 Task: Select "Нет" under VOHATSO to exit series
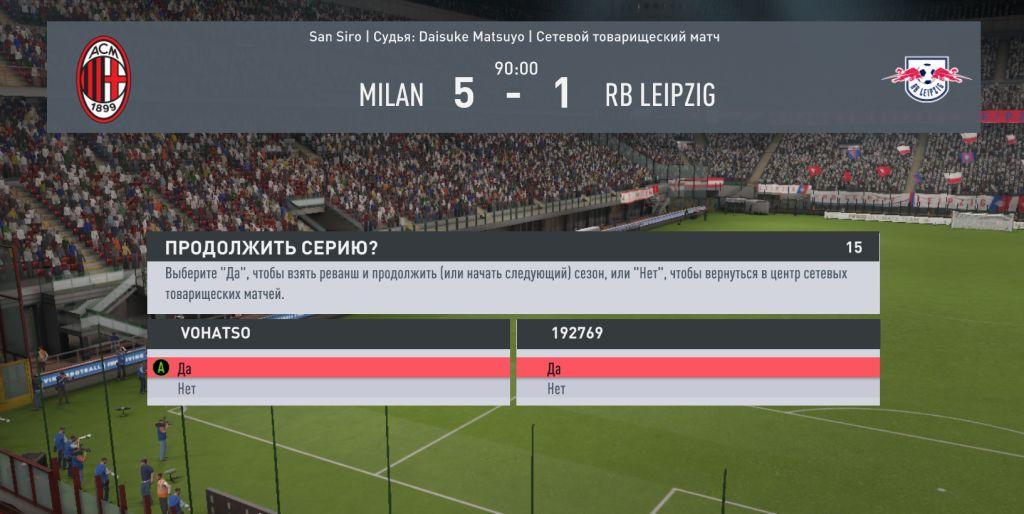click(328, 389)
